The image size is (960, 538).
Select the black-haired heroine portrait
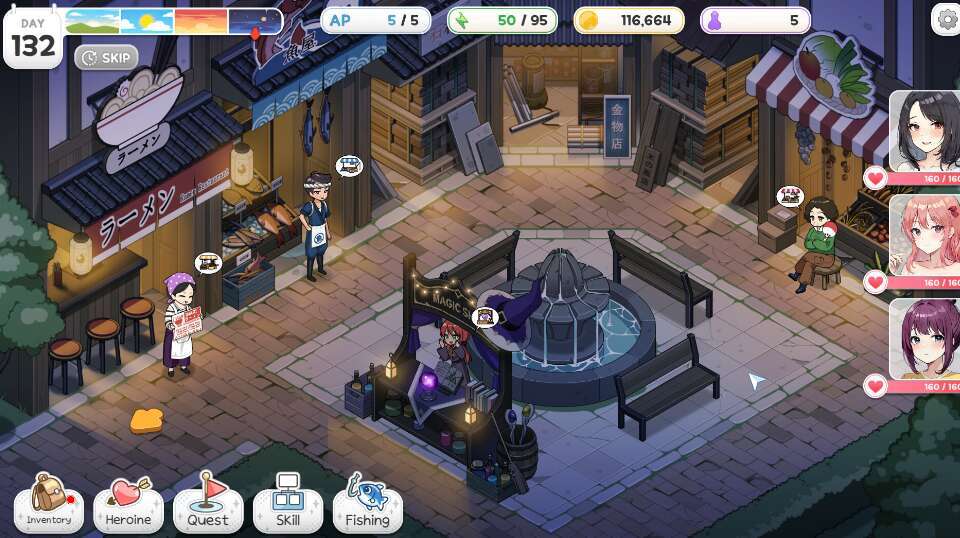[x=925, y=130]
